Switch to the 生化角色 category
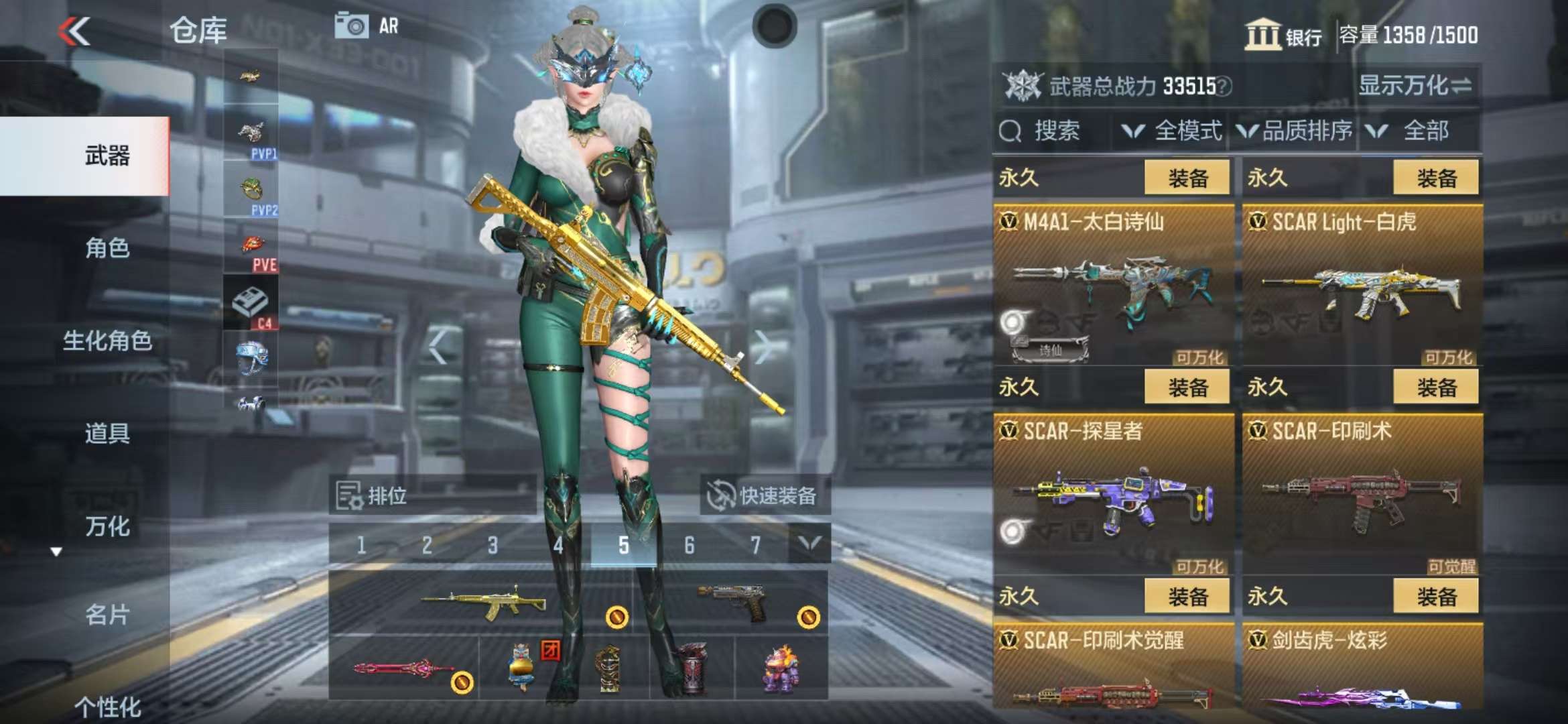This screenshot has height=724, width=1568. pos(107,341)
